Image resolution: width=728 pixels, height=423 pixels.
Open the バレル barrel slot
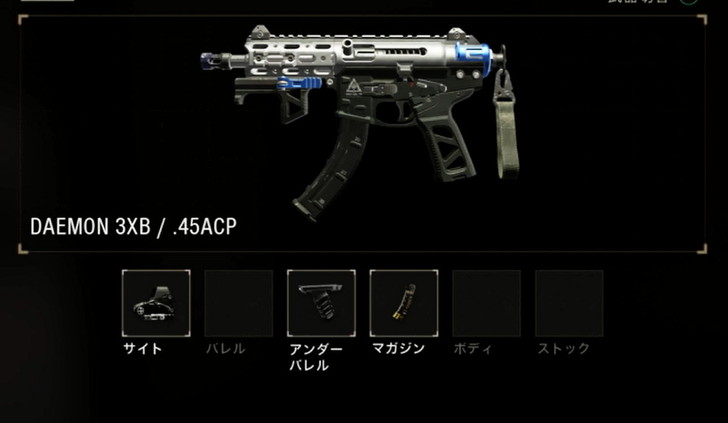click(239, 303)
